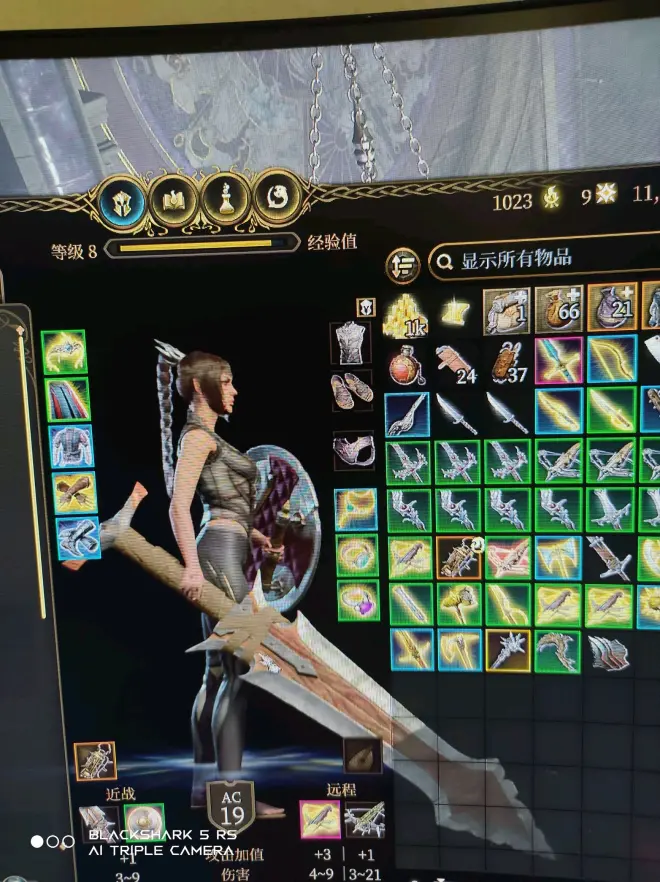
Task: Toggle the small helmet visibility icon
Action: [x=366, y=308]
